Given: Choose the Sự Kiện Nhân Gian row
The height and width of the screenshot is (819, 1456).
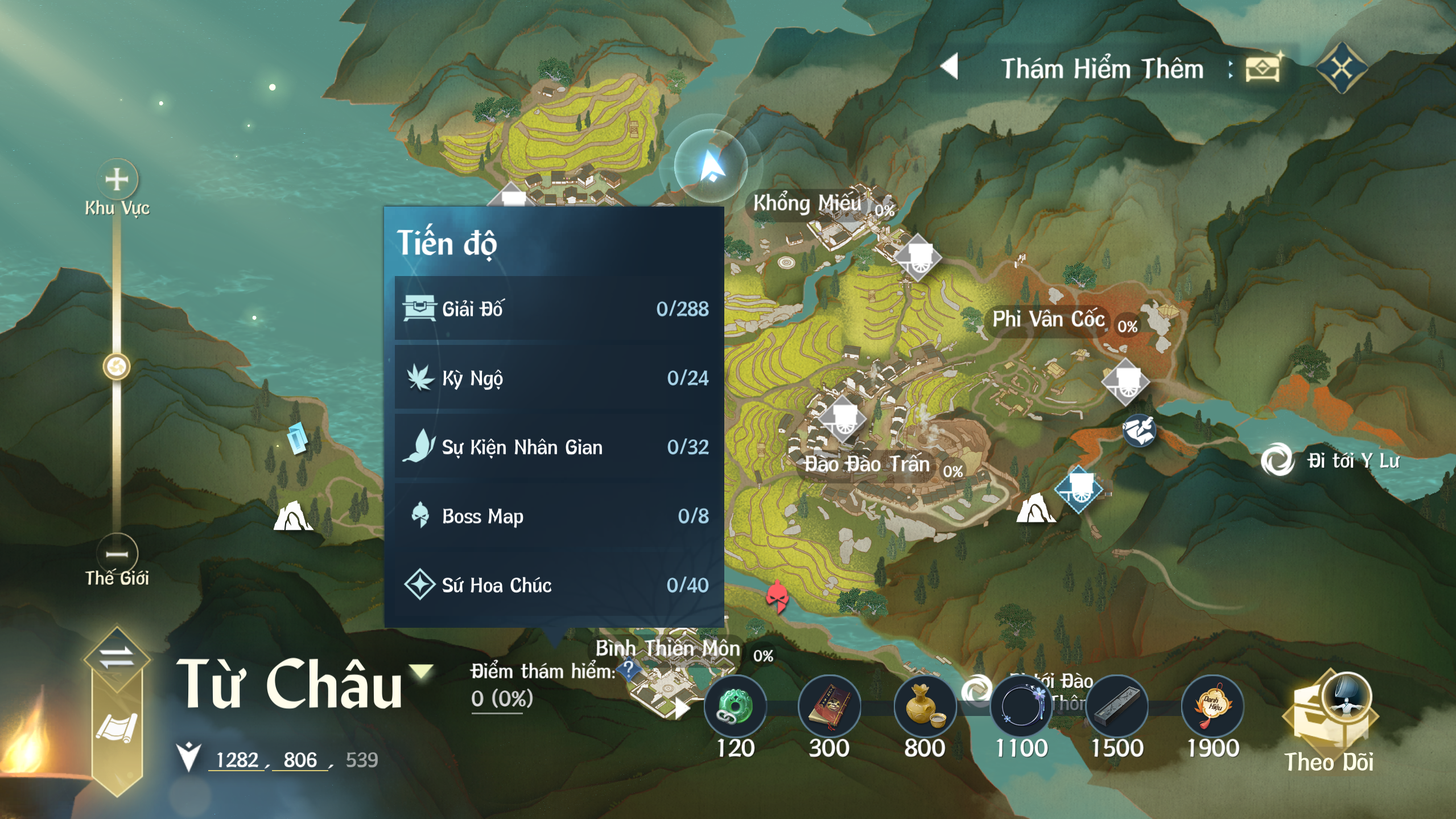Looking at the screenshot, I should click(x=555, y=447).
